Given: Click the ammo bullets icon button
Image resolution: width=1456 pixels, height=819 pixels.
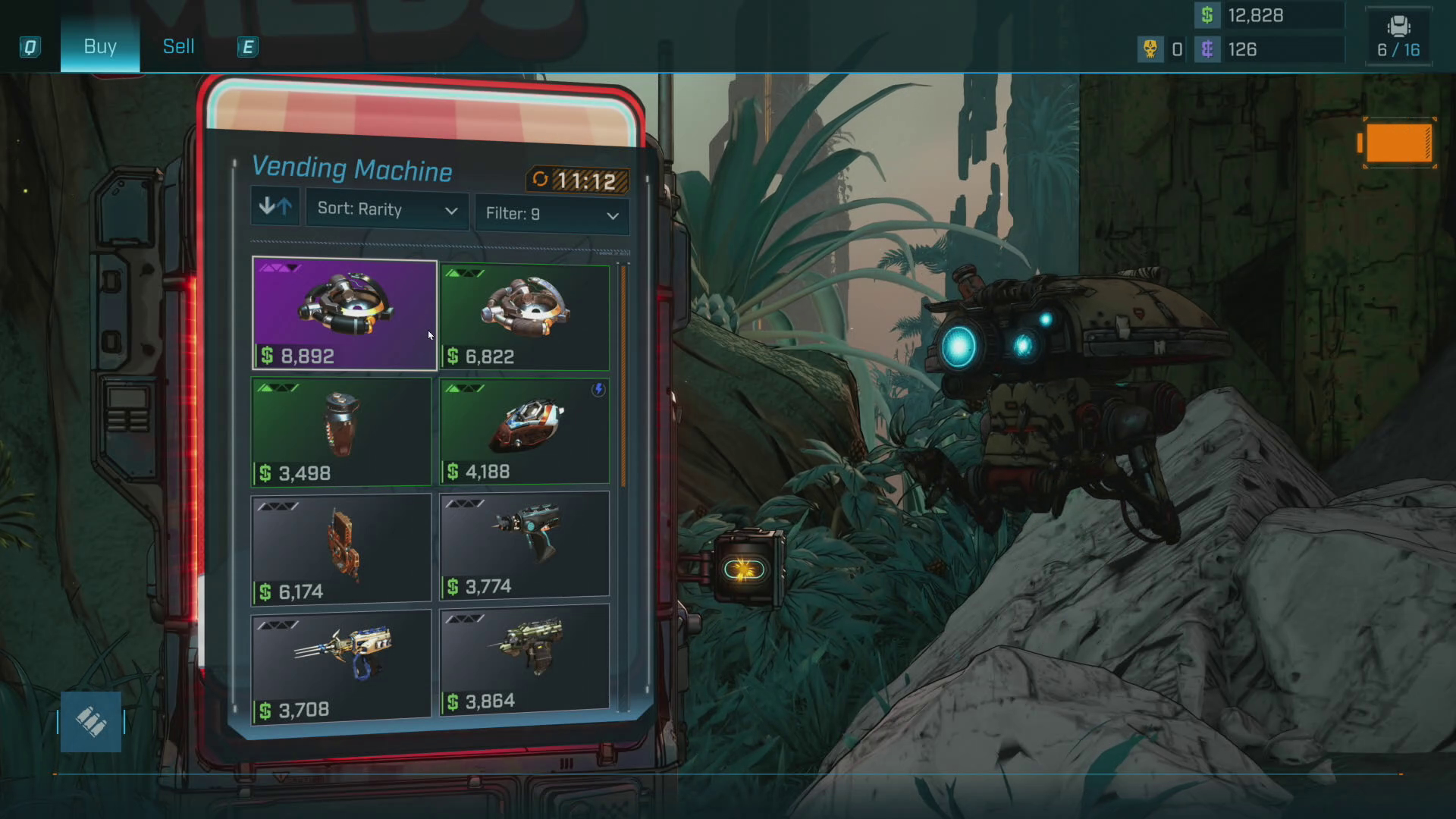Looking at the screenshot, I should click(91, 722).
